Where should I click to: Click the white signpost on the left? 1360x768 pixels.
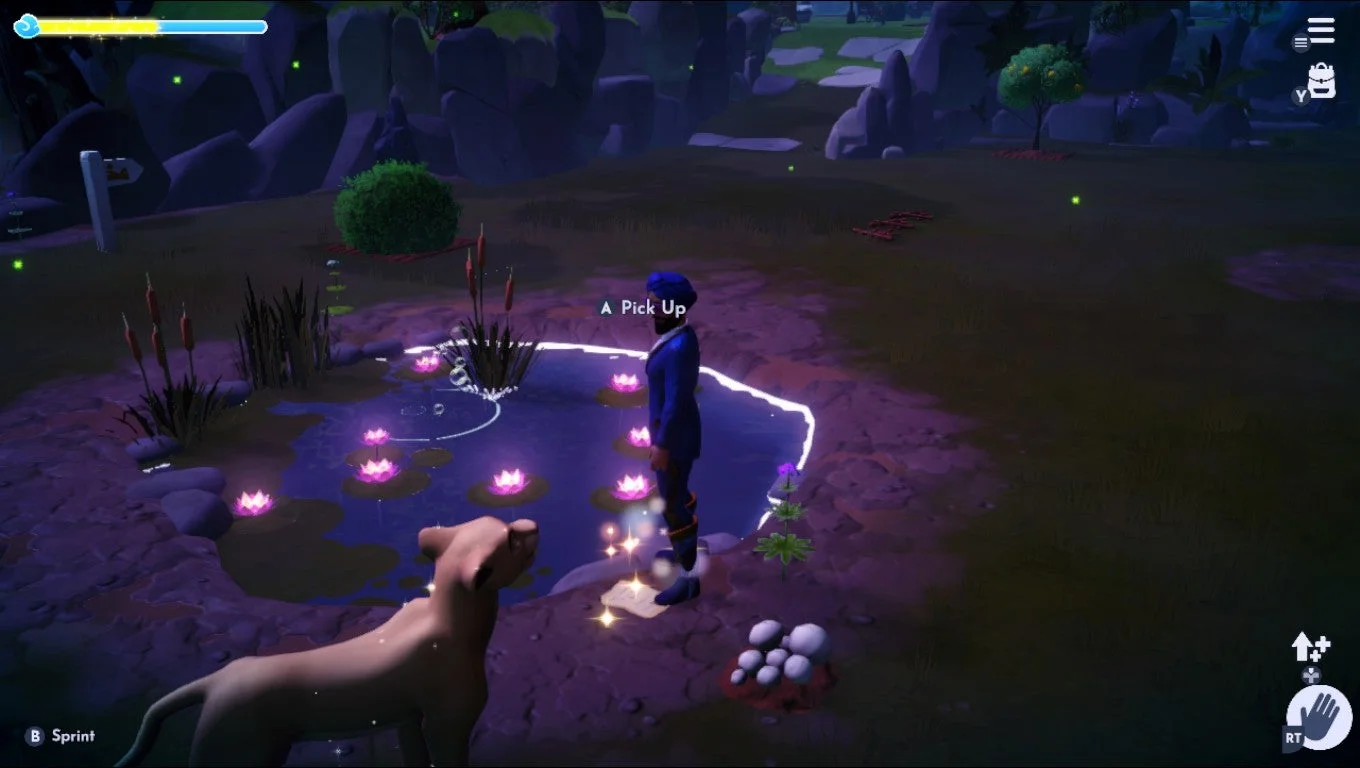95,195
